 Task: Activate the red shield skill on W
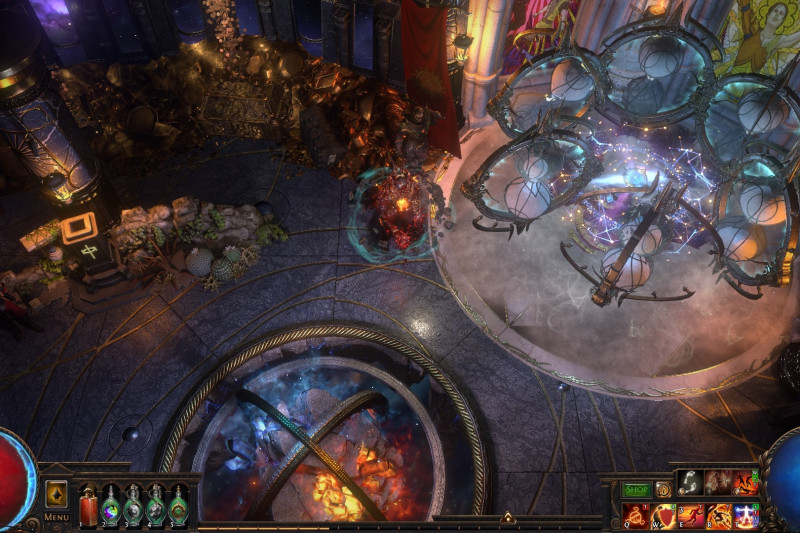point(663,515)
